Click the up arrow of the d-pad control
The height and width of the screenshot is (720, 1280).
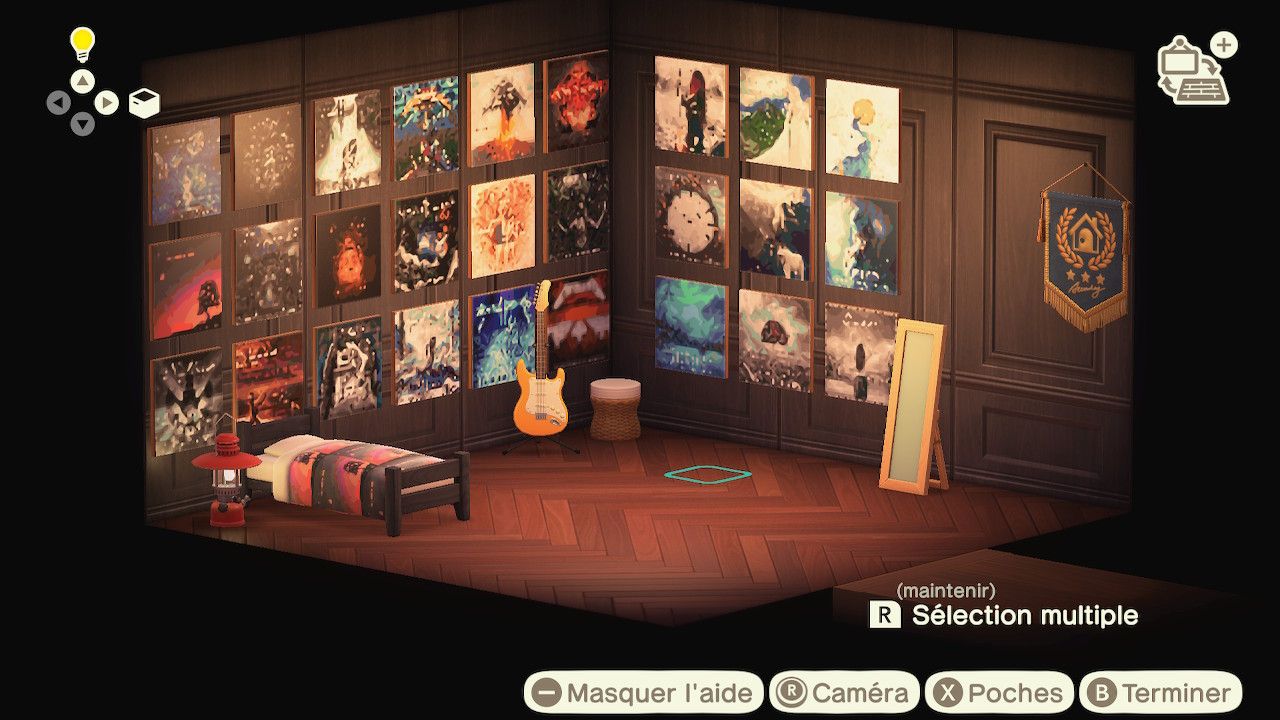[x=84, y=82]
